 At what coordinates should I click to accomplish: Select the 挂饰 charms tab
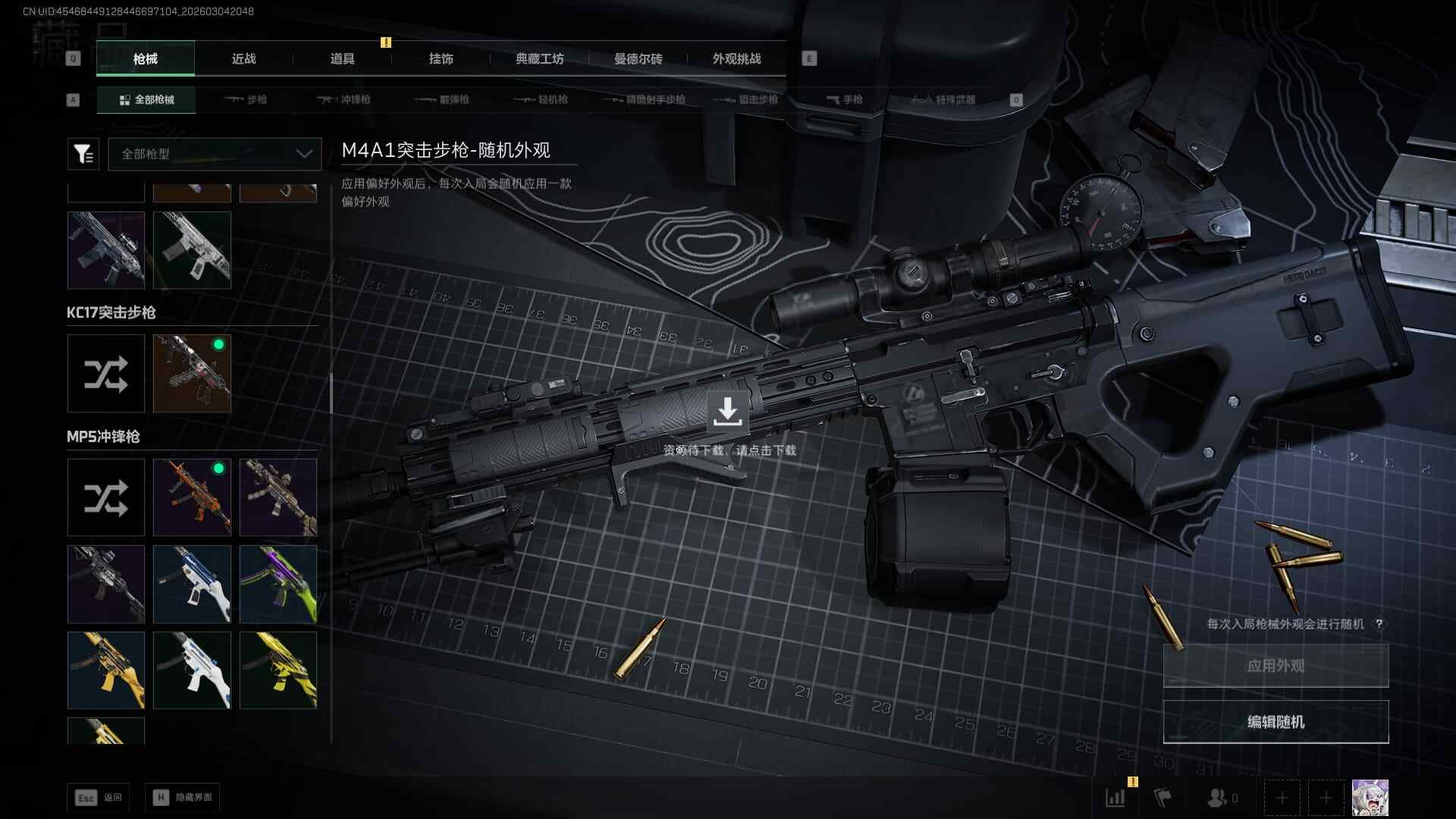coord(441,58)
